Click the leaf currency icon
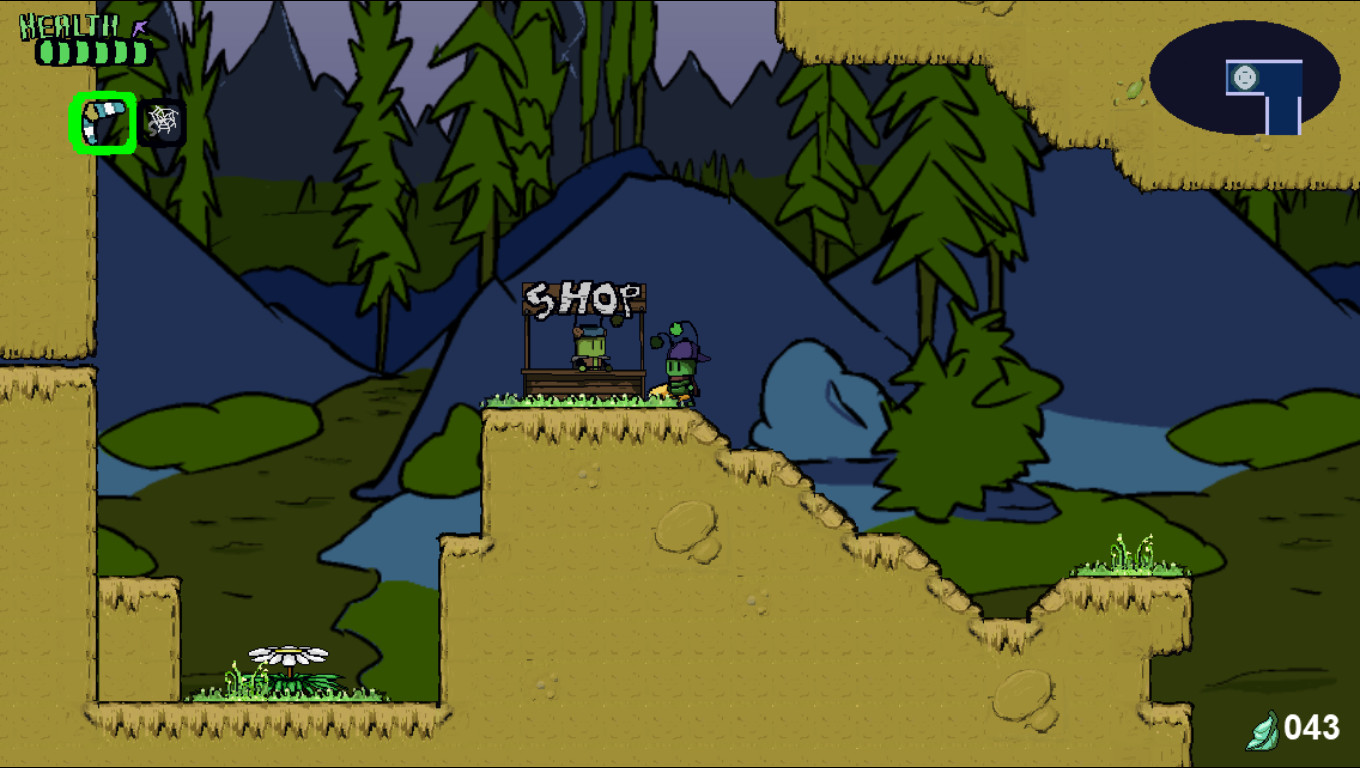 tap(1262, 727)
